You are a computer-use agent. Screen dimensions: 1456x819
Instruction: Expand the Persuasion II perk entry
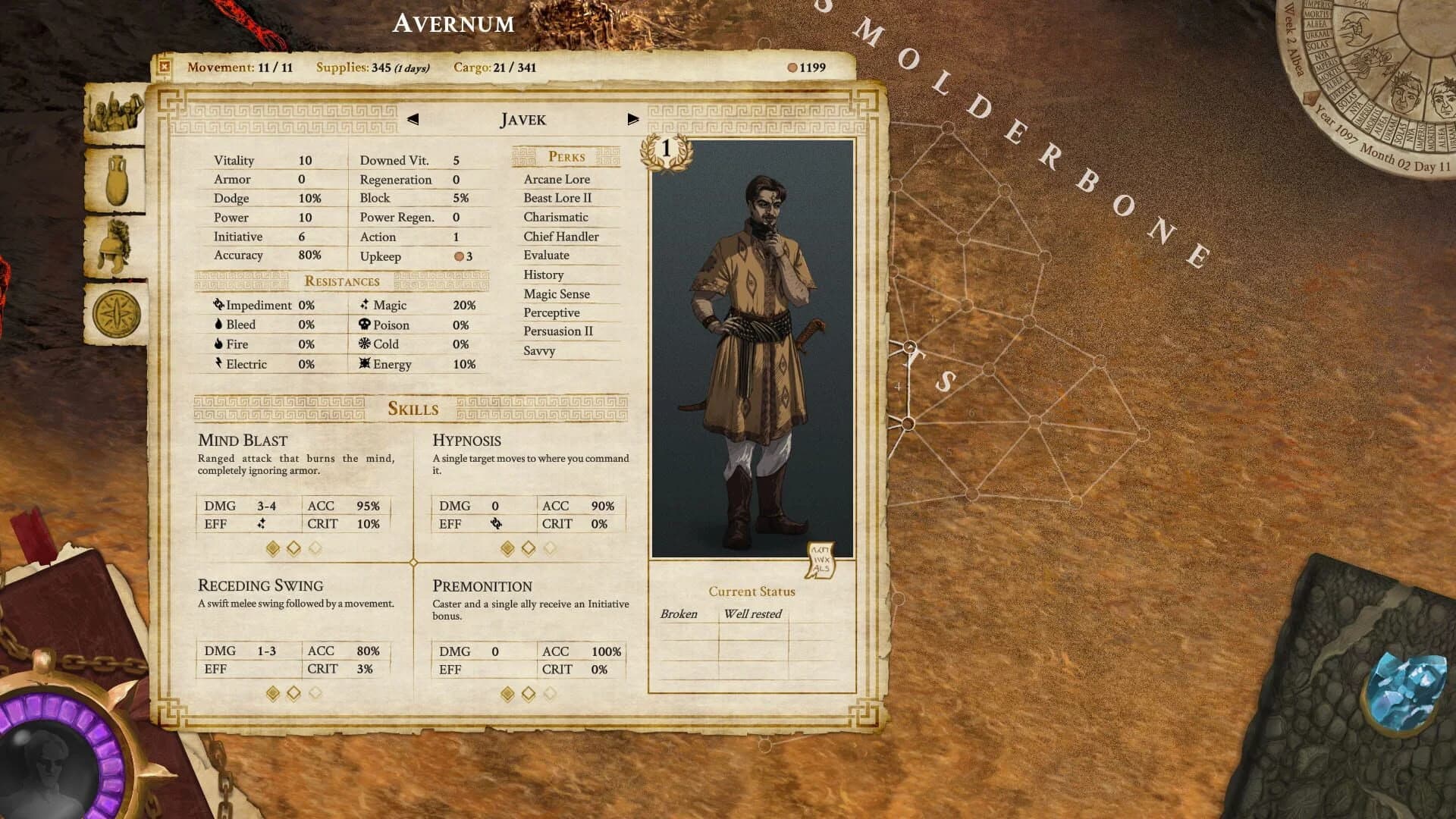(x=559, y=331)
